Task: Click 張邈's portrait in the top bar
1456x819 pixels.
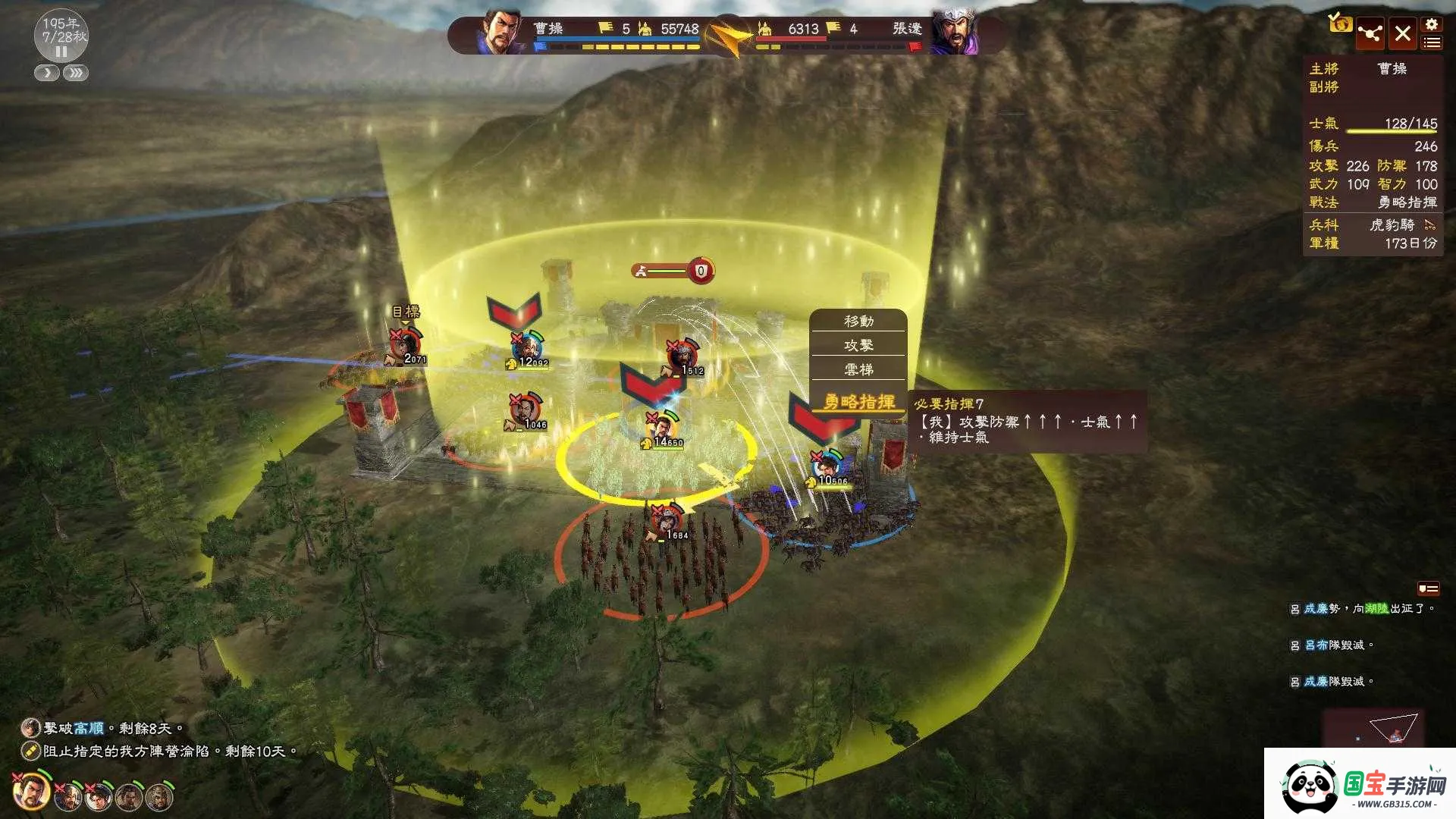Action: tap(954, 33)
